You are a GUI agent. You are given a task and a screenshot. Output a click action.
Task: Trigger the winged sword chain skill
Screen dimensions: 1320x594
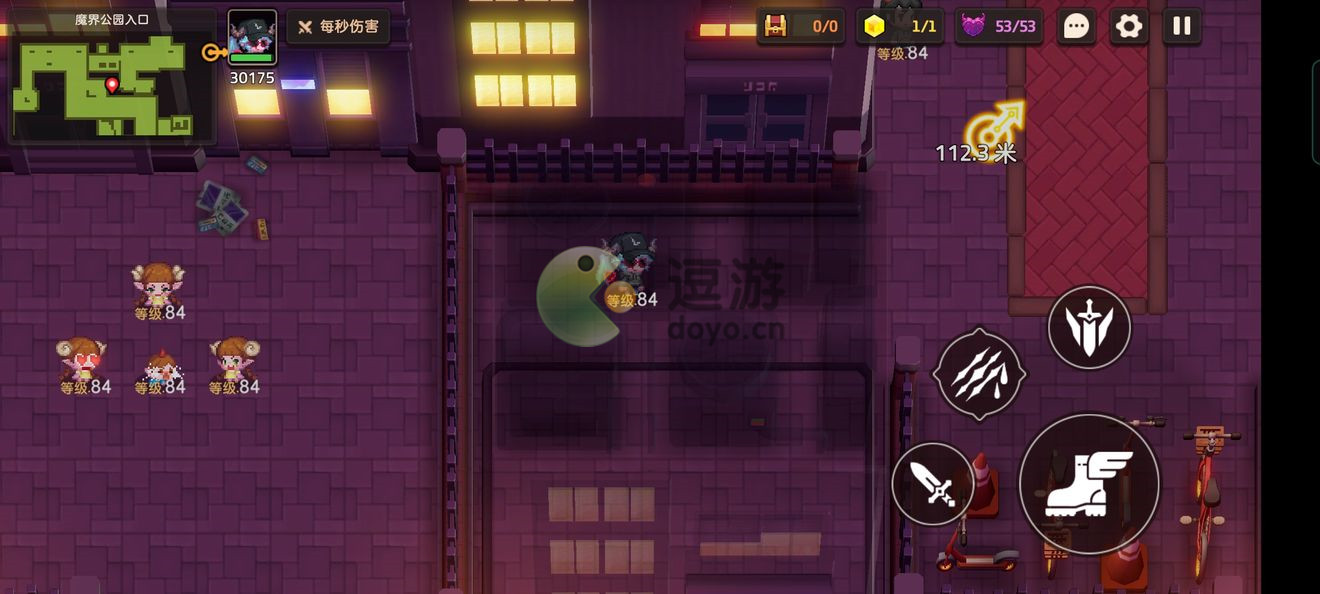(x=1089, y=327)
